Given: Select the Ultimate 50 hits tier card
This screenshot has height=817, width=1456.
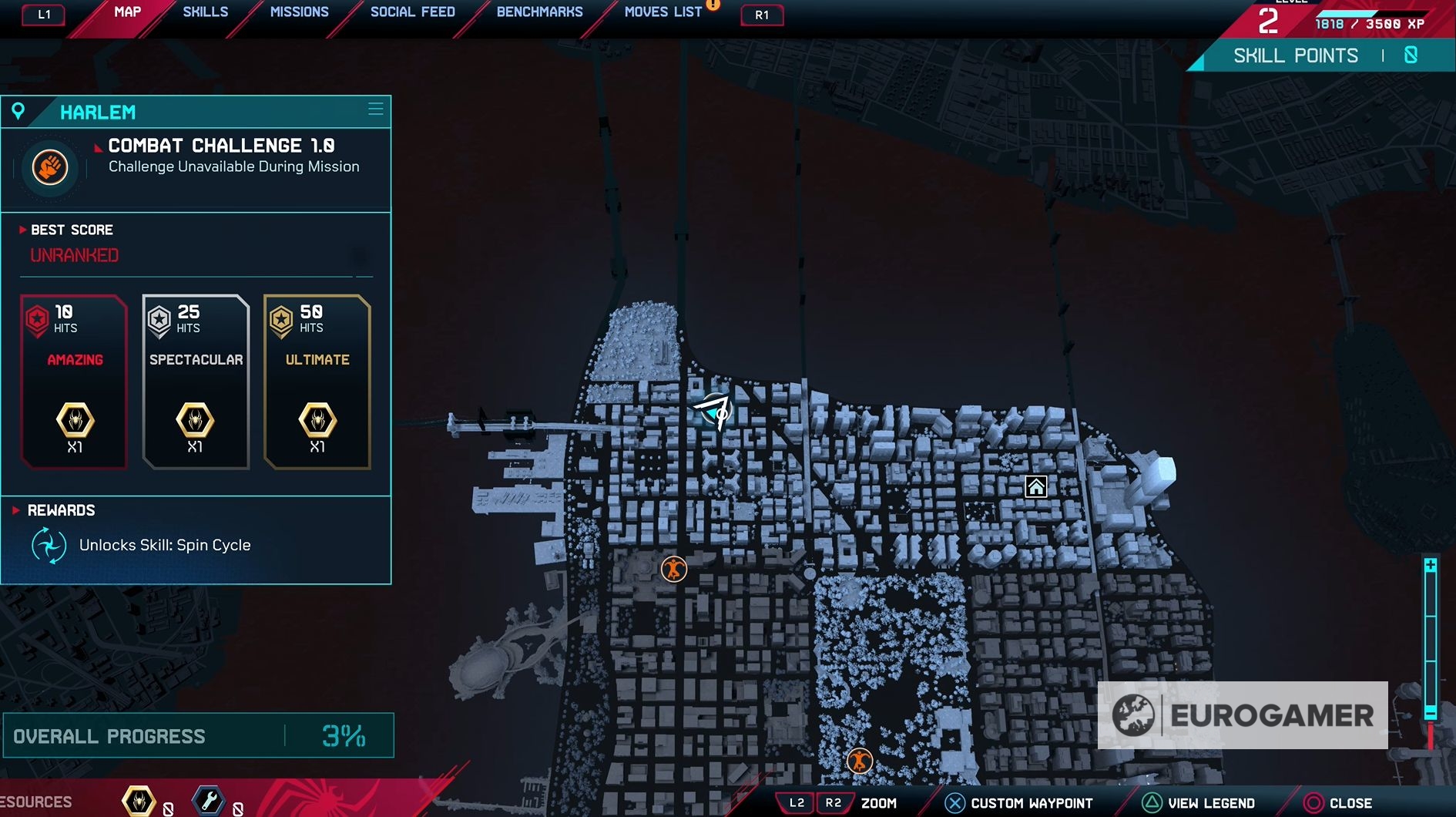Looking at the screenshot, I should click(x=317, y=382).
